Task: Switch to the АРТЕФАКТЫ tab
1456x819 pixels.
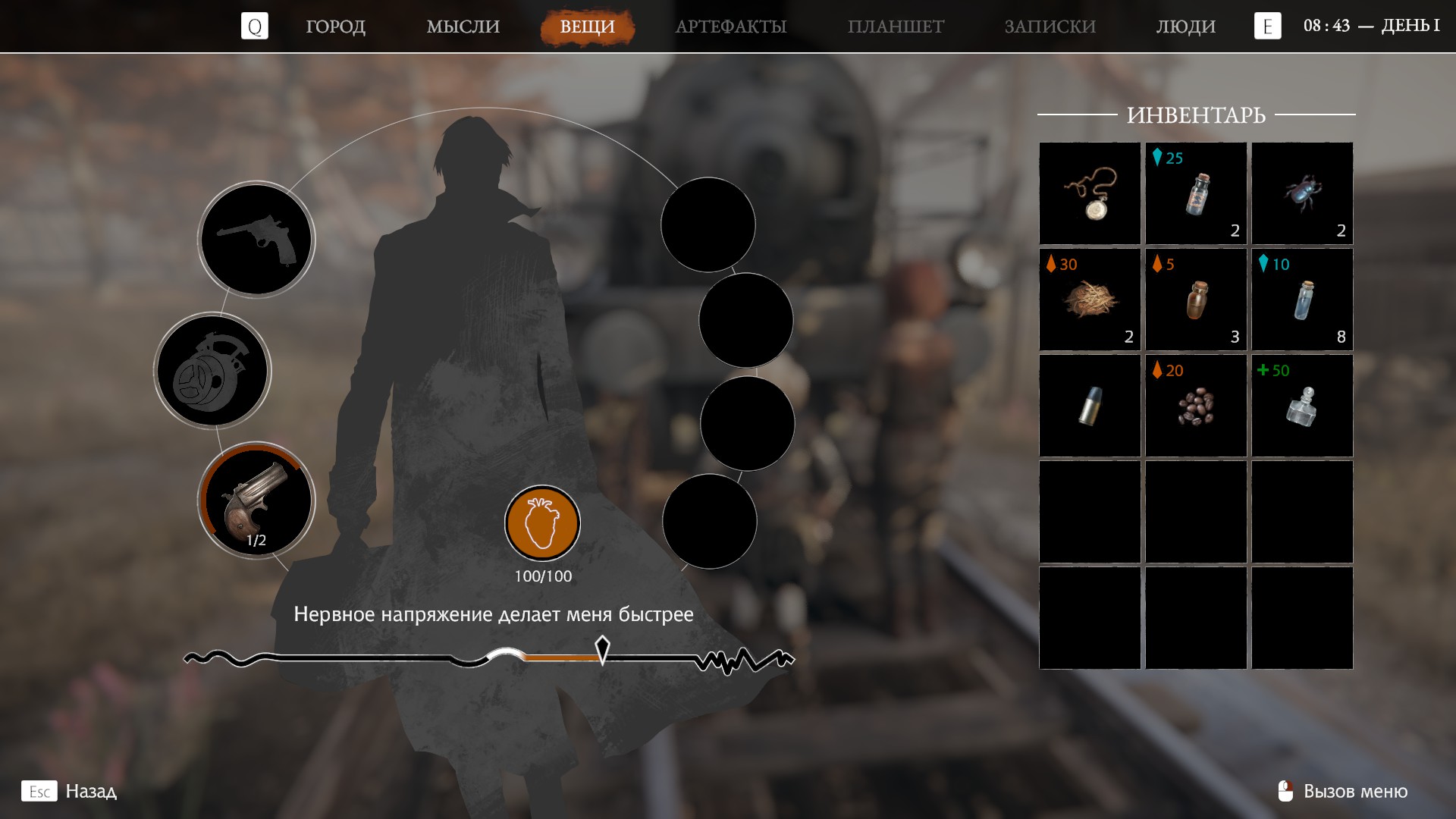Action: point(730,27)
